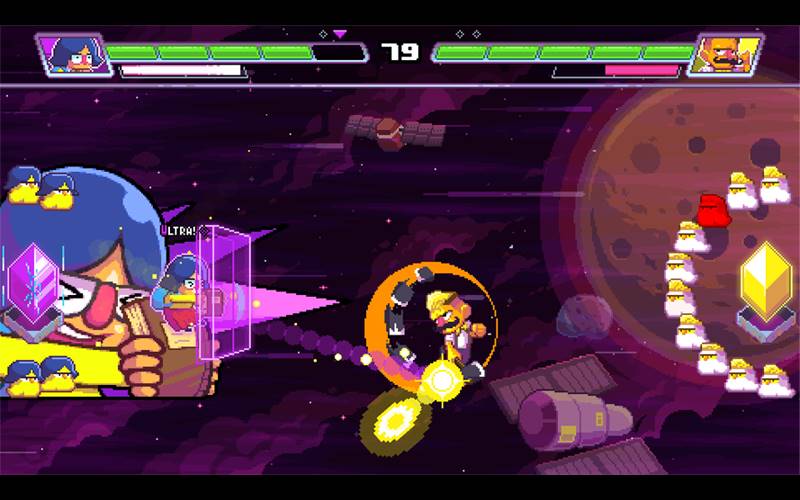Click the blue-haired fighter portrait

70,54
